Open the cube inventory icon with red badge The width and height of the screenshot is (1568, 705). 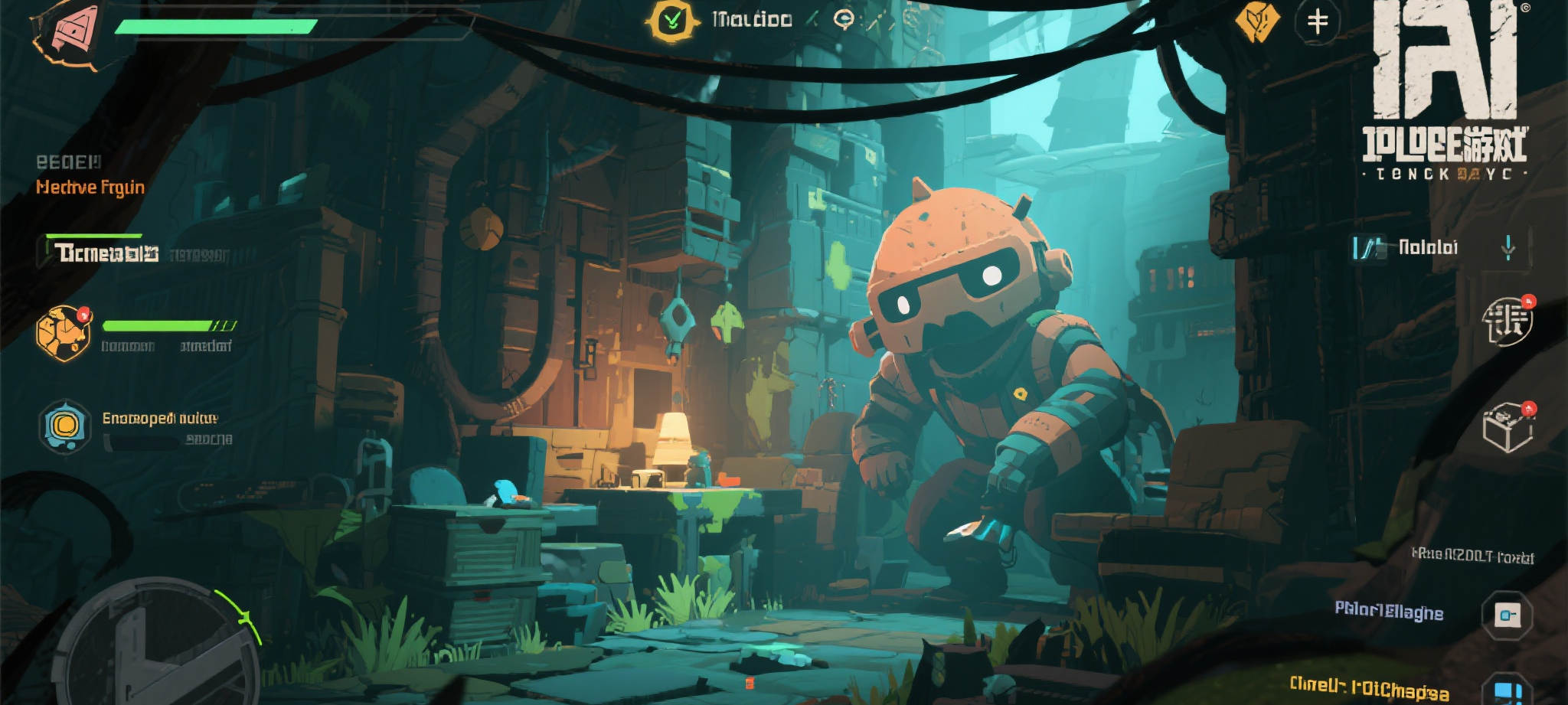coord(1507,427)
